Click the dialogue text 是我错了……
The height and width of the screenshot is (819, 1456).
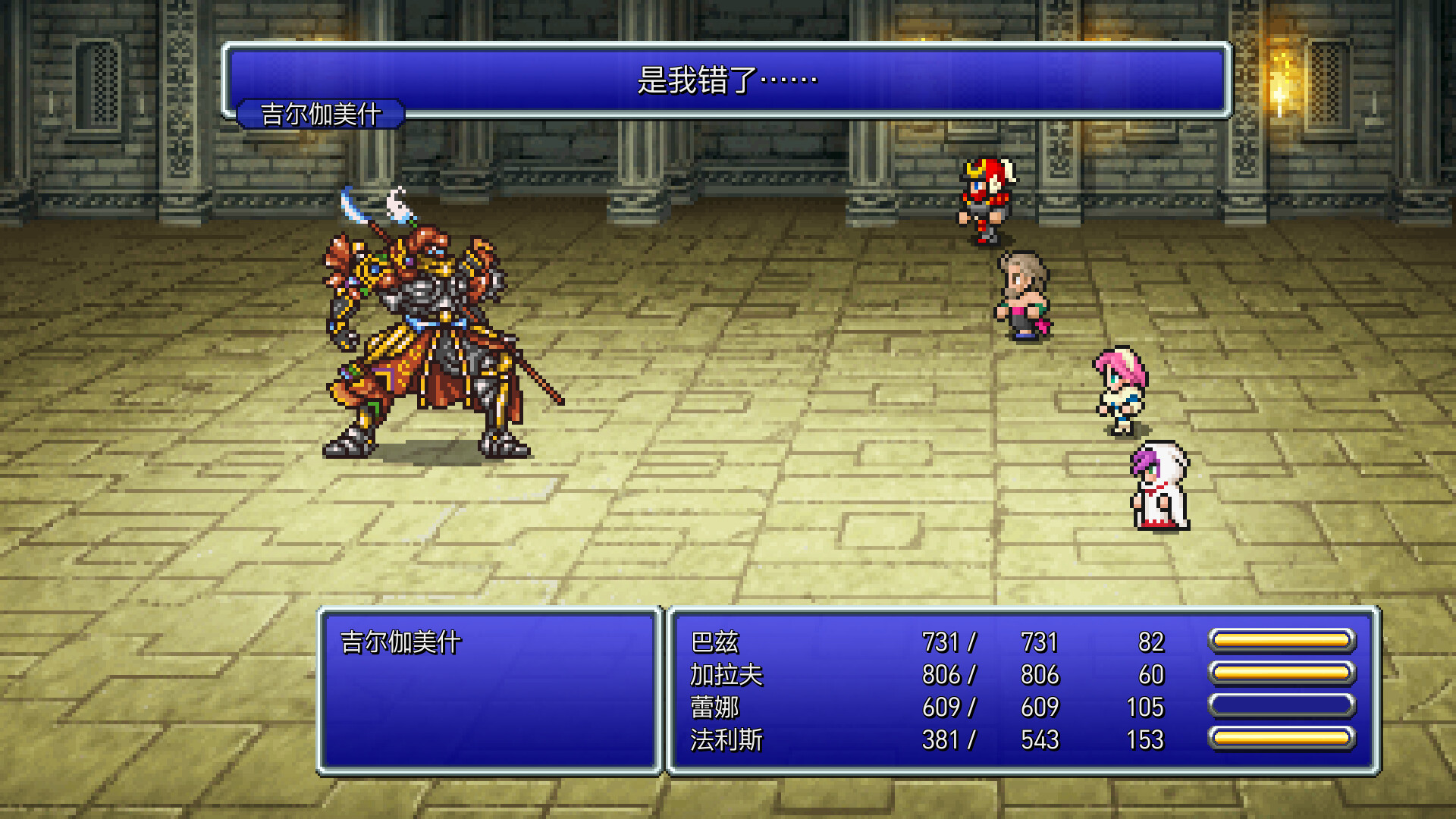coord(726,76)
